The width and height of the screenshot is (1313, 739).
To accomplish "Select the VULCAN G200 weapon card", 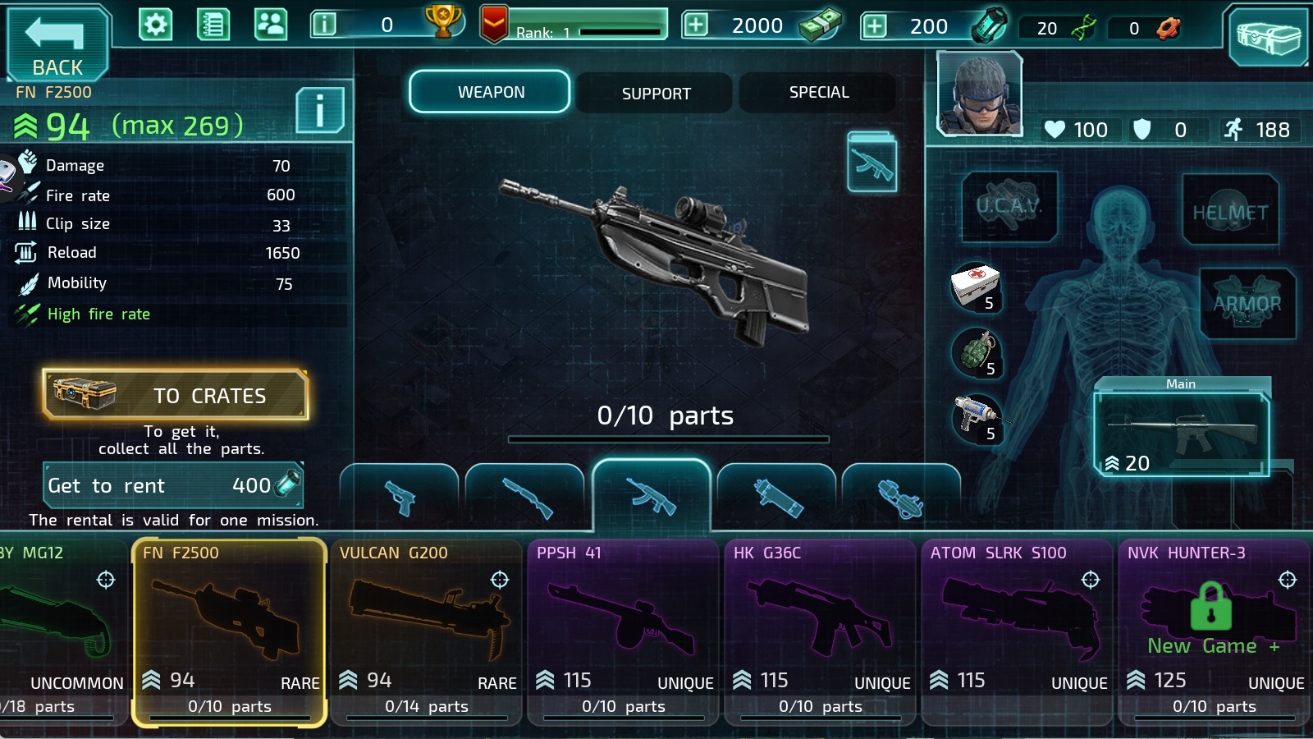I will pyautogui.click(x=427, y=631).
